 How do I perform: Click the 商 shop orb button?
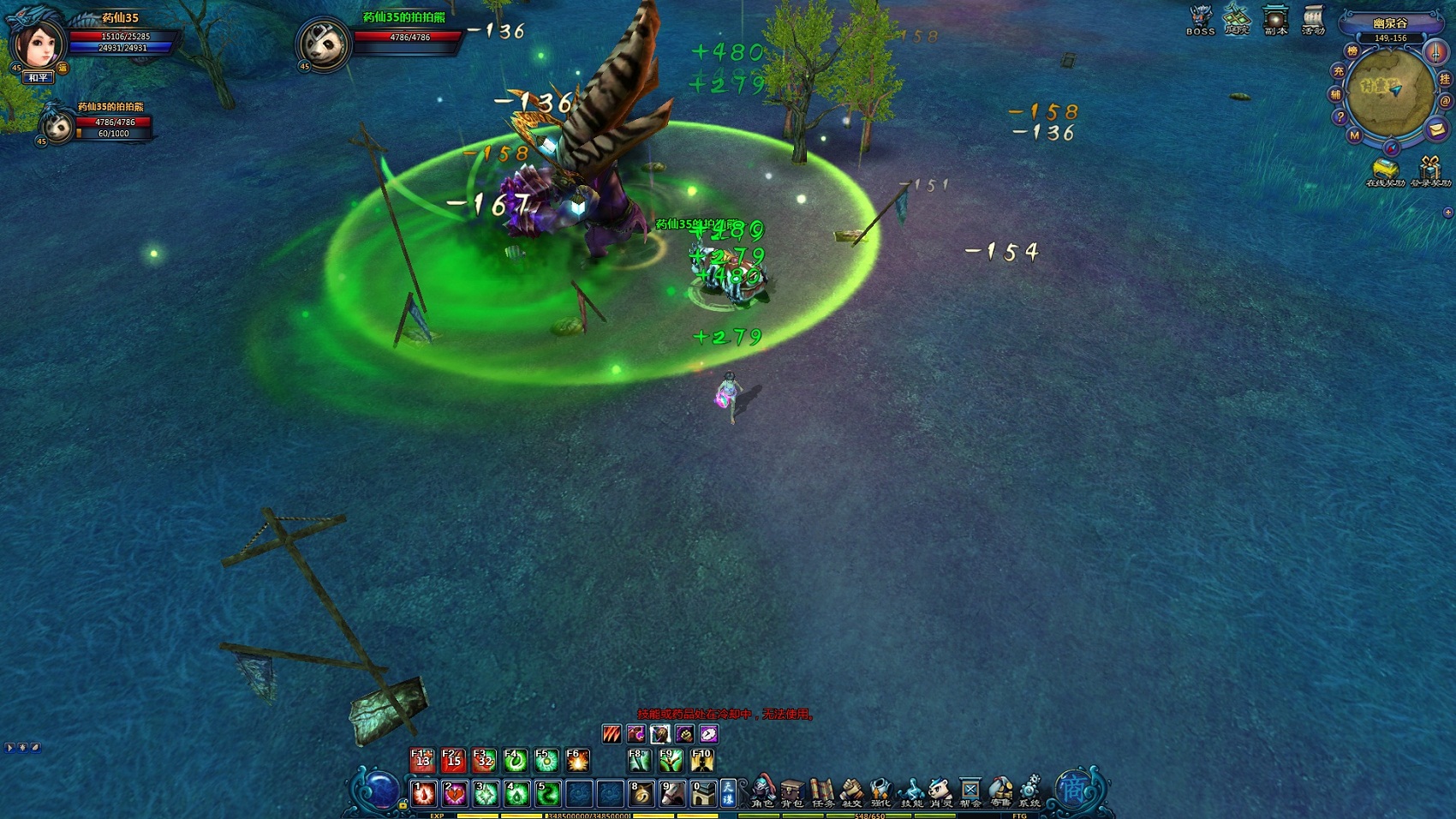[x=1074, y=789]
